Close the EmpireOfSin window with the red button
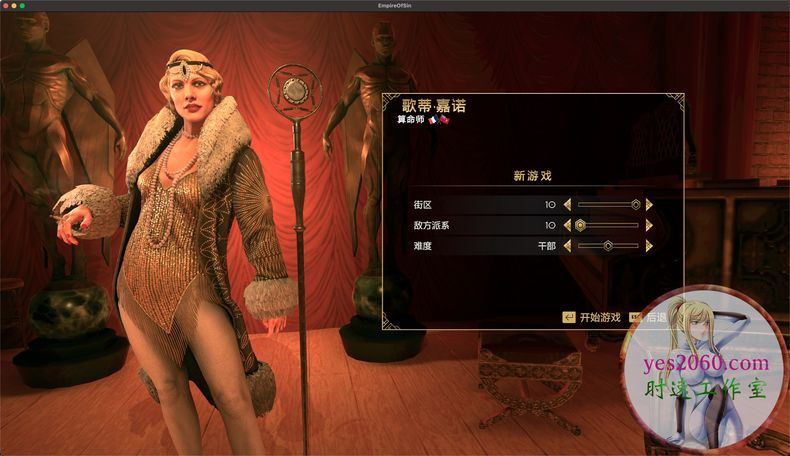This screenshot has height=456, width=790. [6, 6]
